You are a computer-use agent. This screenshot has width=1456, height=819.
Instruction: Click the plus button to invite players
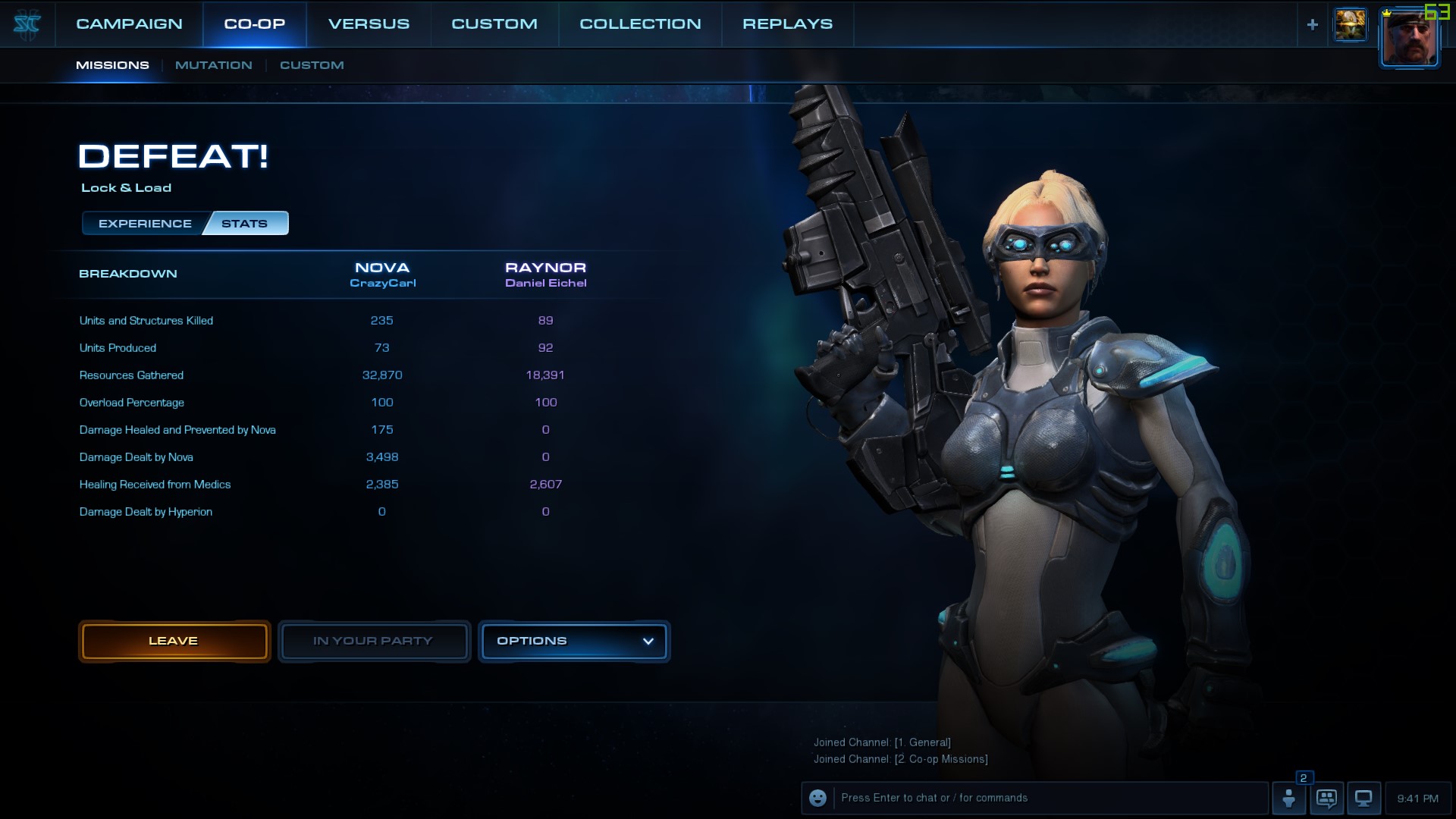[x=1313, y=25]
